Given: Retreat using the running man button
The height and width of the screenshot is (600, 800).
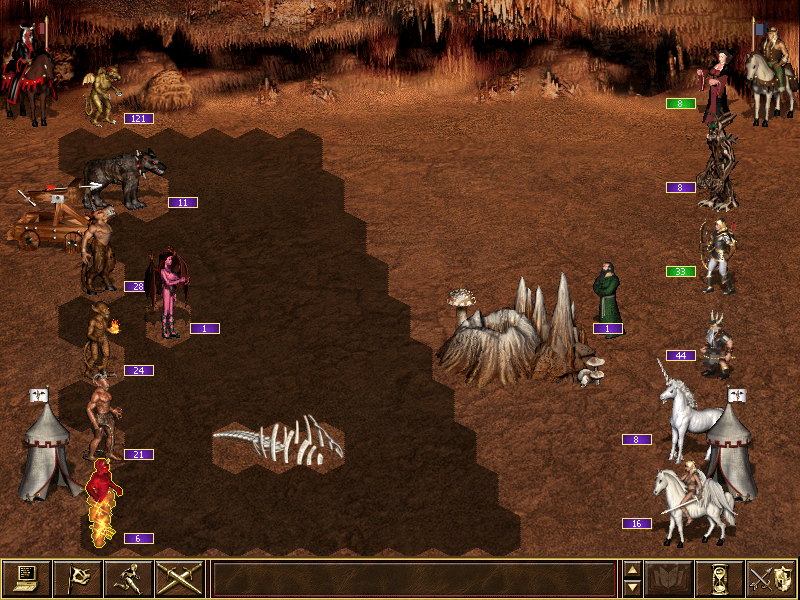Looking at the screenshot, I should tap(129, 579).
